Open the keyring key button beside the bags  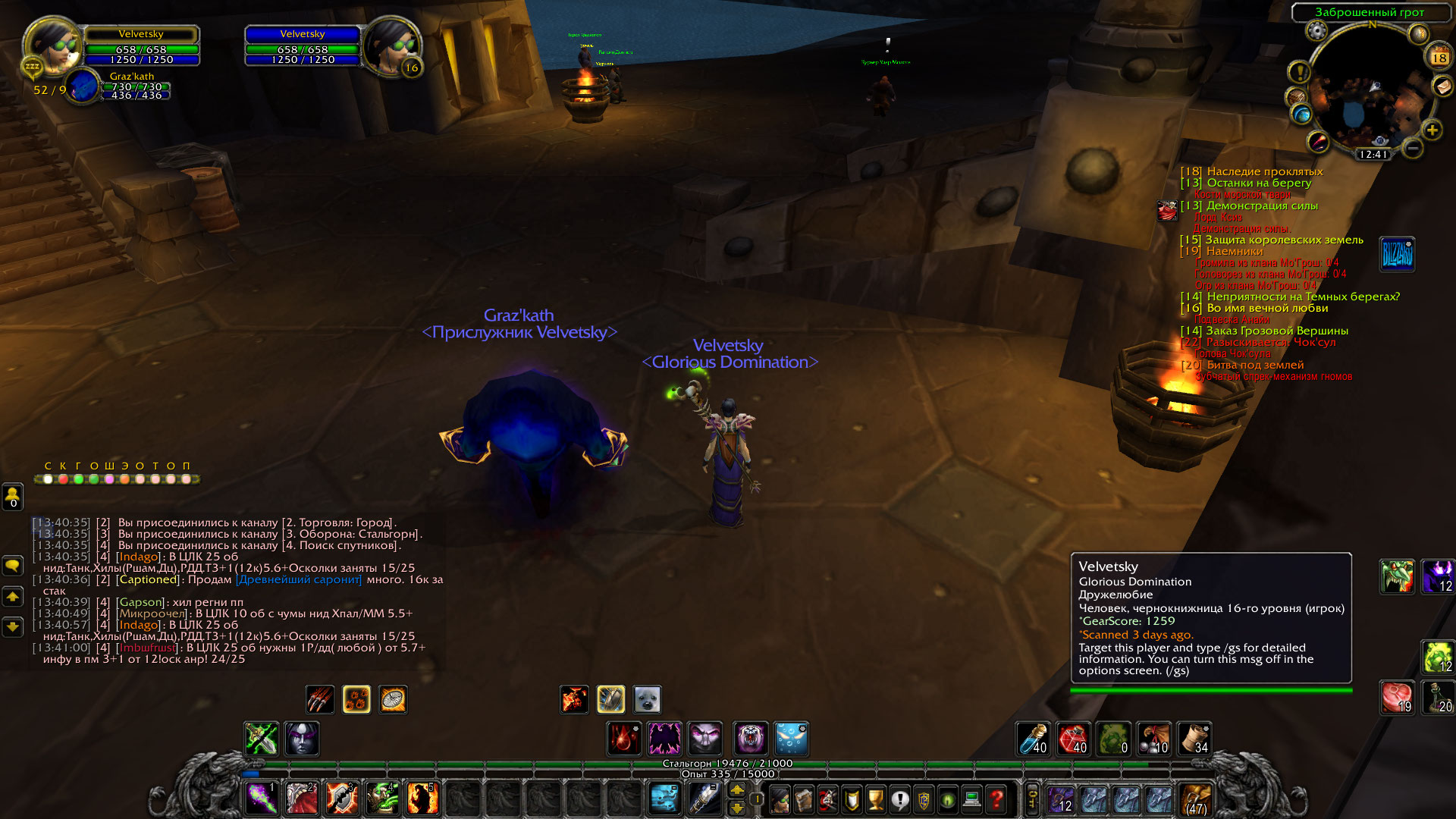pyautogui.click(x=1032, y=799)
